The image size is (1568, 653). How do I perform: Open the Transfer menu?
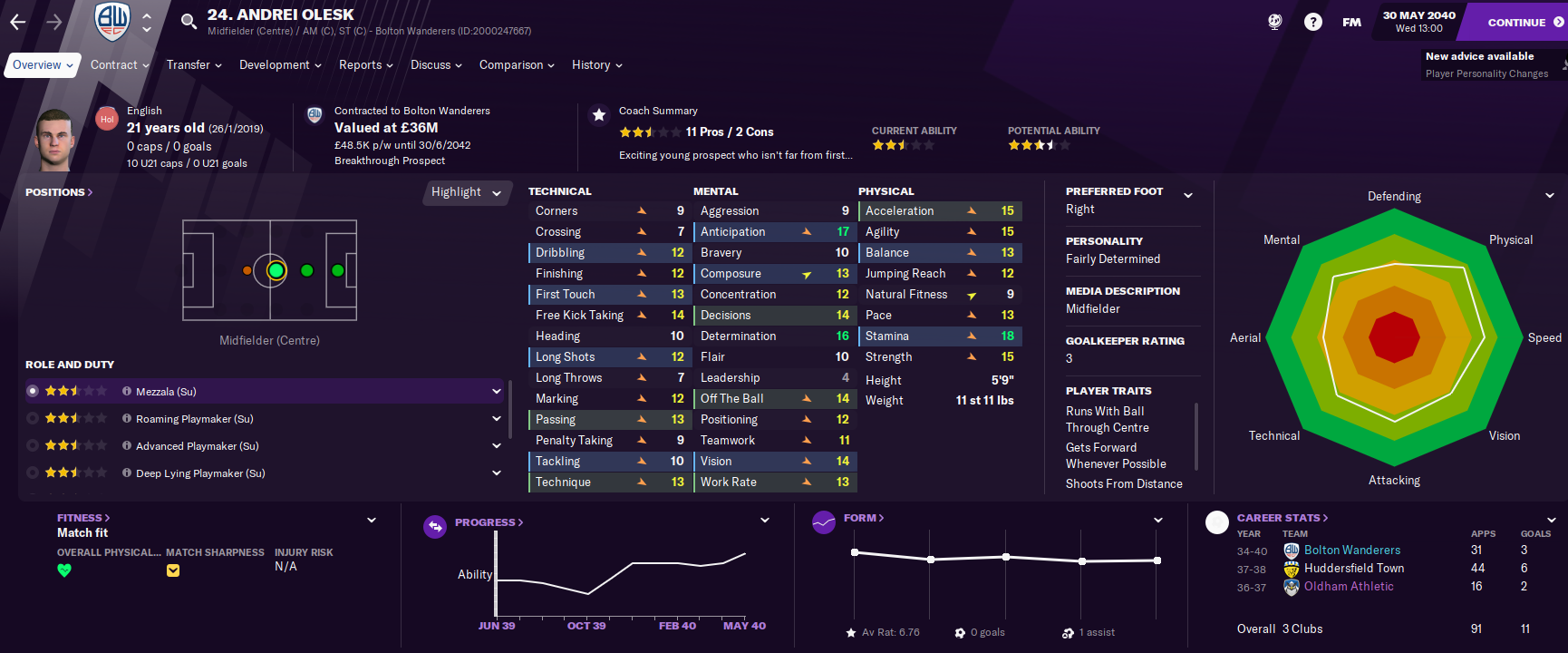pos(193,65)
